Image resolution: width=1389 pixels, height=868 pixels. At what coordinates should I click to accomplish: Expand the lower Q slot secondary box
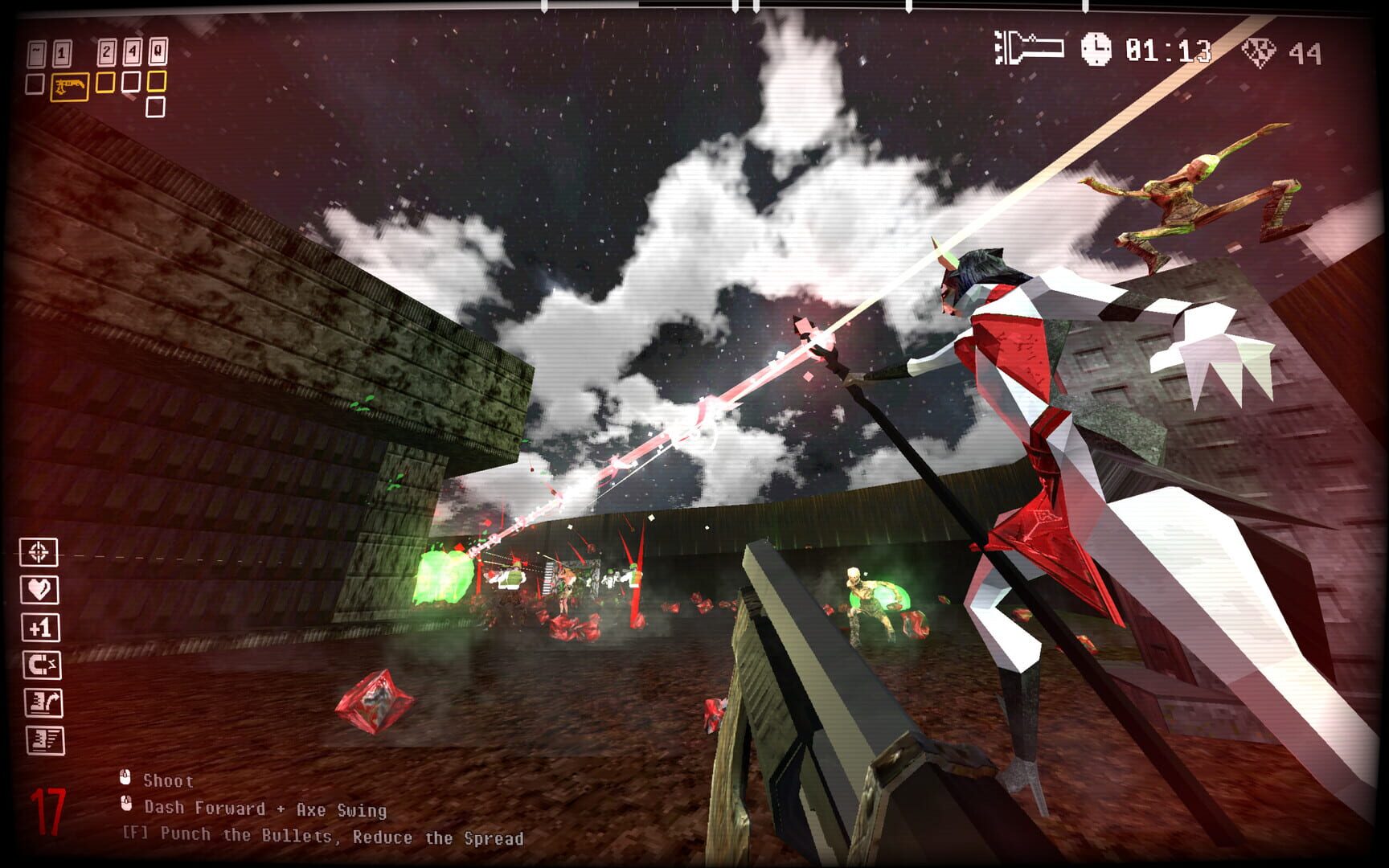(x=155, y=105)
